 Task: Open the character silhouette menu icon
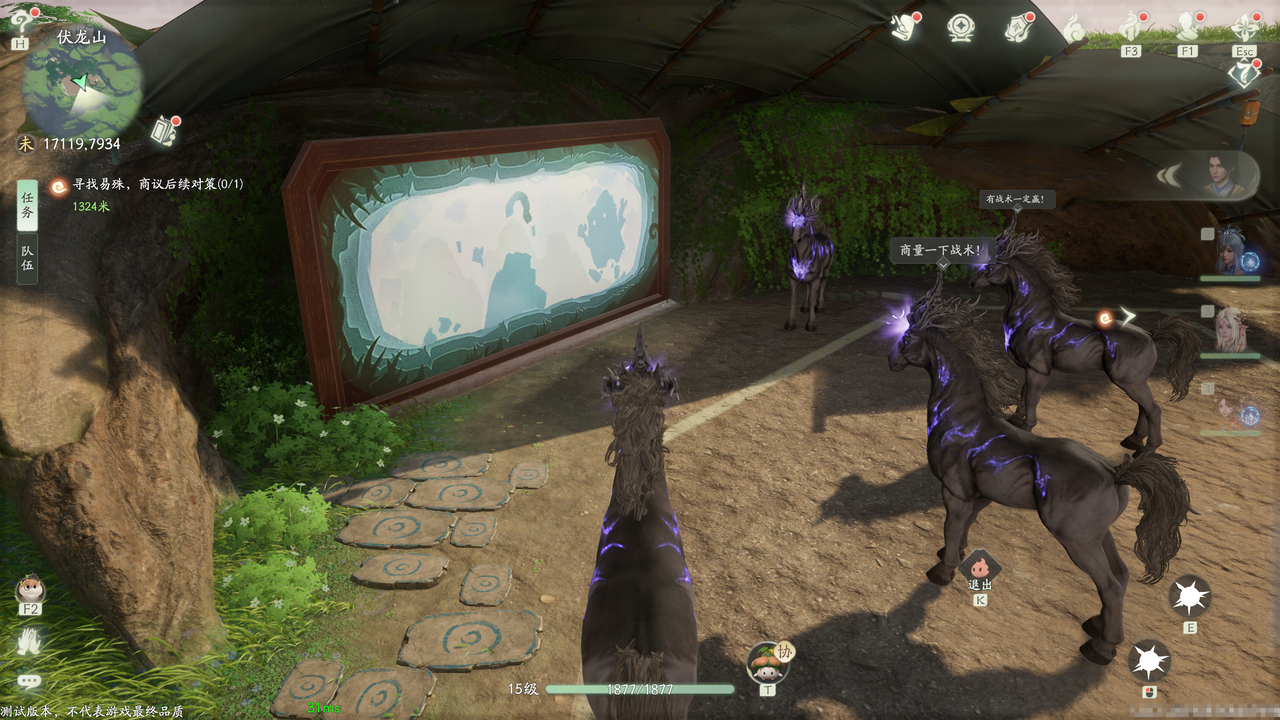point(1187,27)
